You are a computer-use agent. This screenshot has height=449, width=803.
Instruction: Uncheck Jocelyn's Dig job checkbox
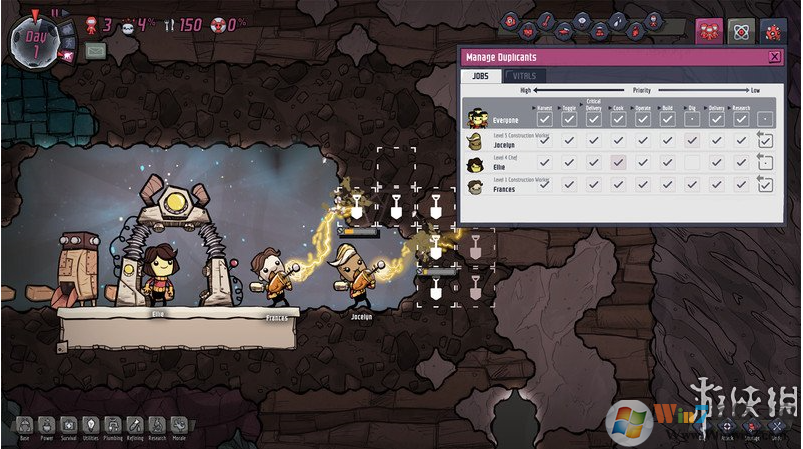(691, 141)
